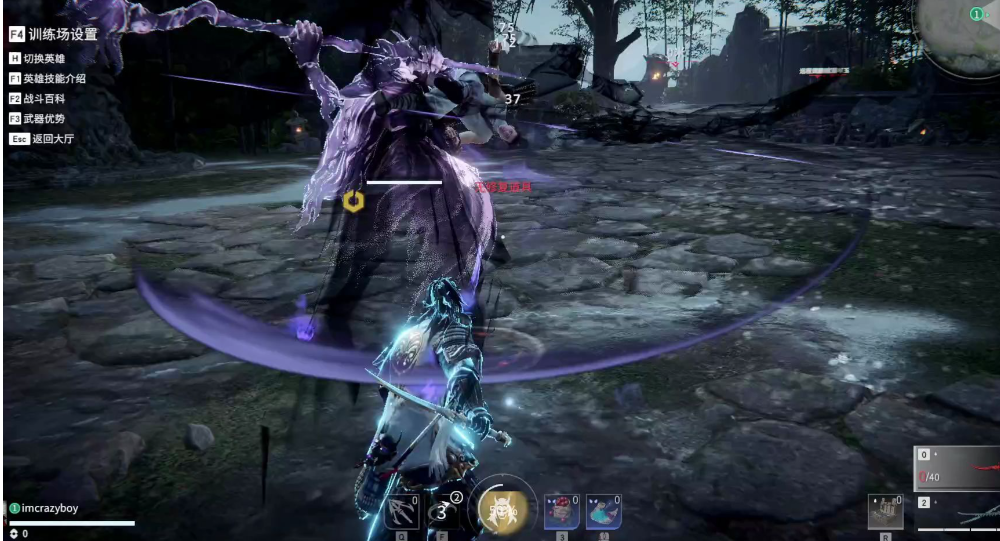Use the red mushroom consumable slot
The height and width of the screenshot is (541, 1000).
pyautogui.click(x=561, y=511)
